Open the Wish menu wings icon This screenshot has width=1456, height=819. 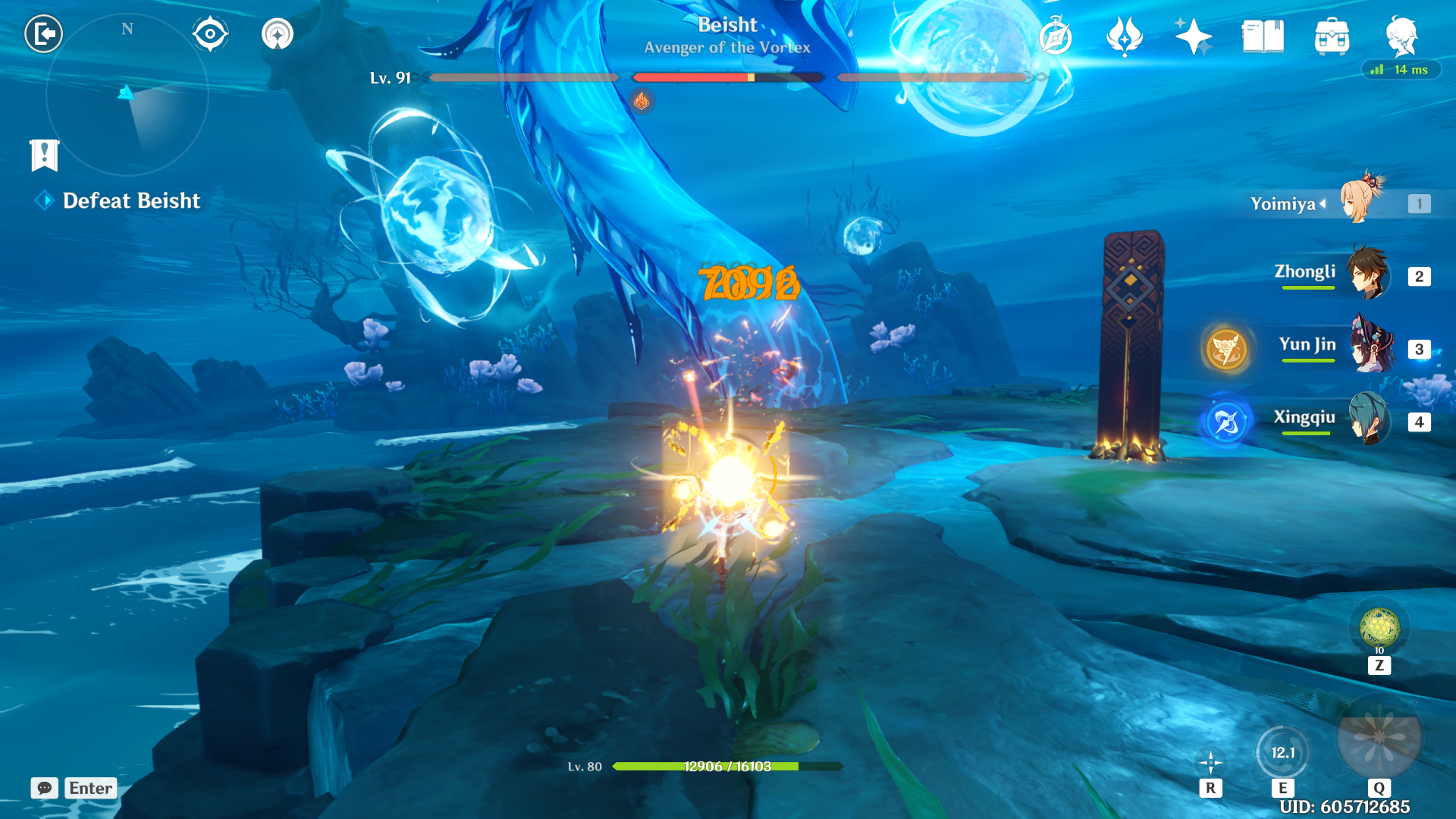click(x=1125, y=36)
